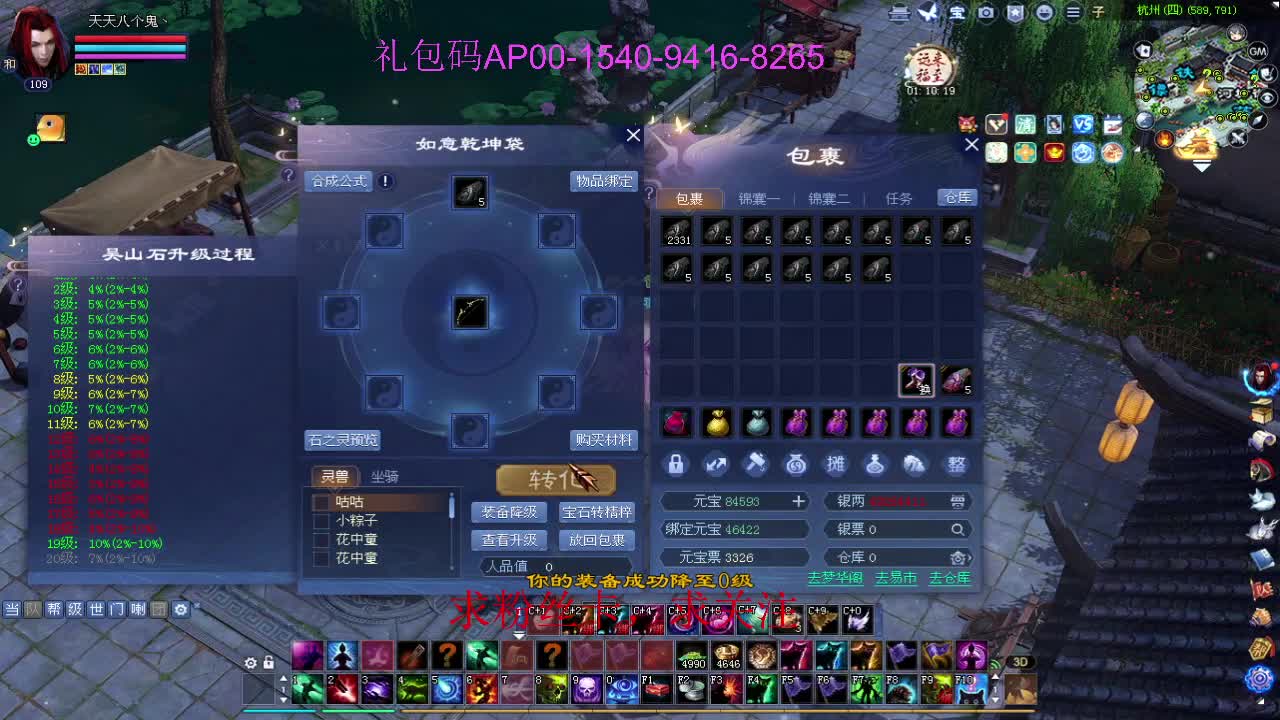Click the 去易市 link
The height and width of the screenshot is (720, 1280).
[x=895, y=578]
